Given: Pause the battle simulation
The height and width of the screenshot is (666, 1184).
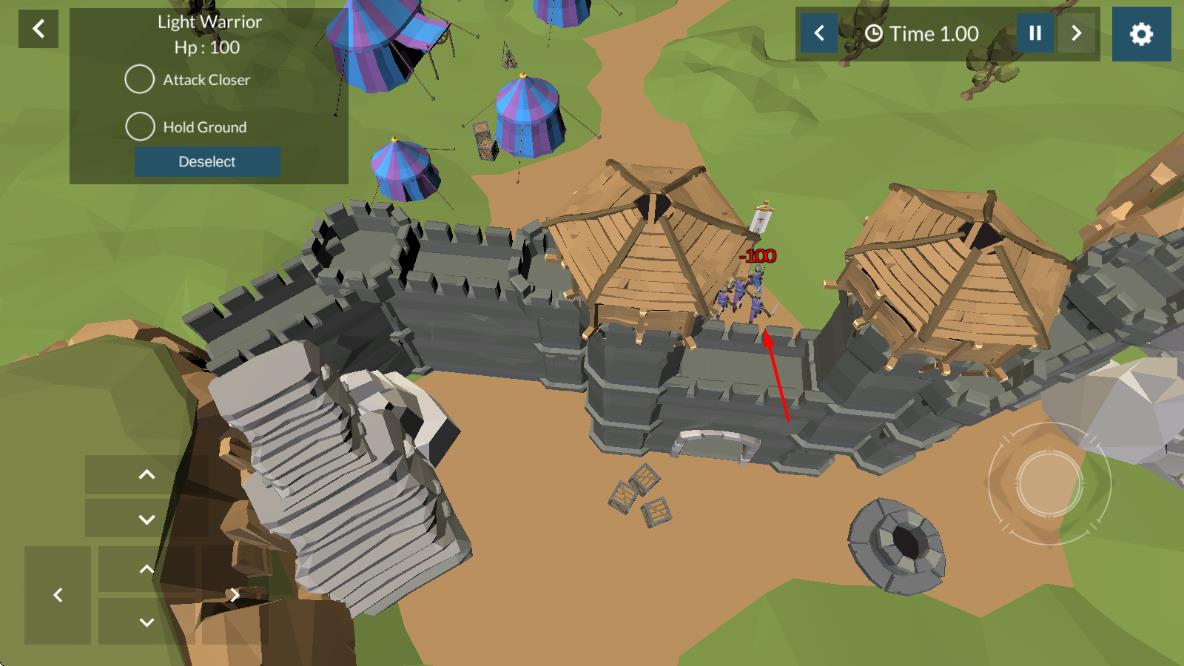Looking at the screenshot, I should [1035, 34].
